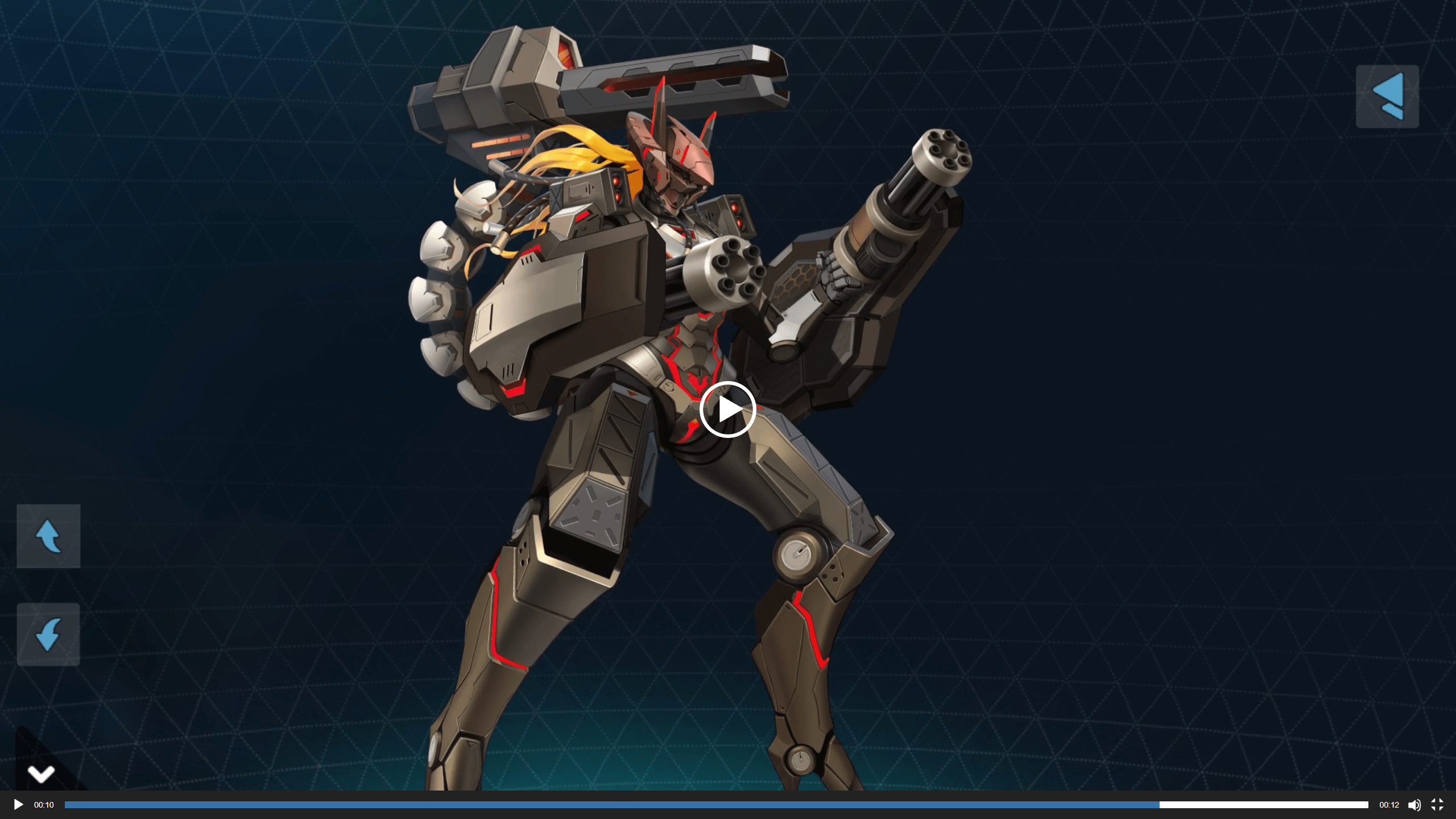Select the blue downward curved arrow button
This screenshot has width=1456, height=819.
click(48, 634)
